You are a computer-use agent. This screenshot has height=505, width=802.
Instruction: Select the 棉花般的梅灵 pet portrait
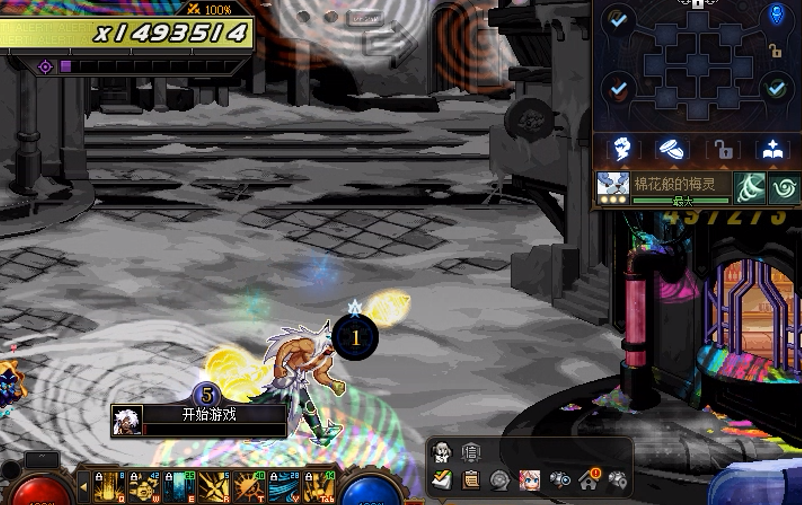click(x=612, y=186)
